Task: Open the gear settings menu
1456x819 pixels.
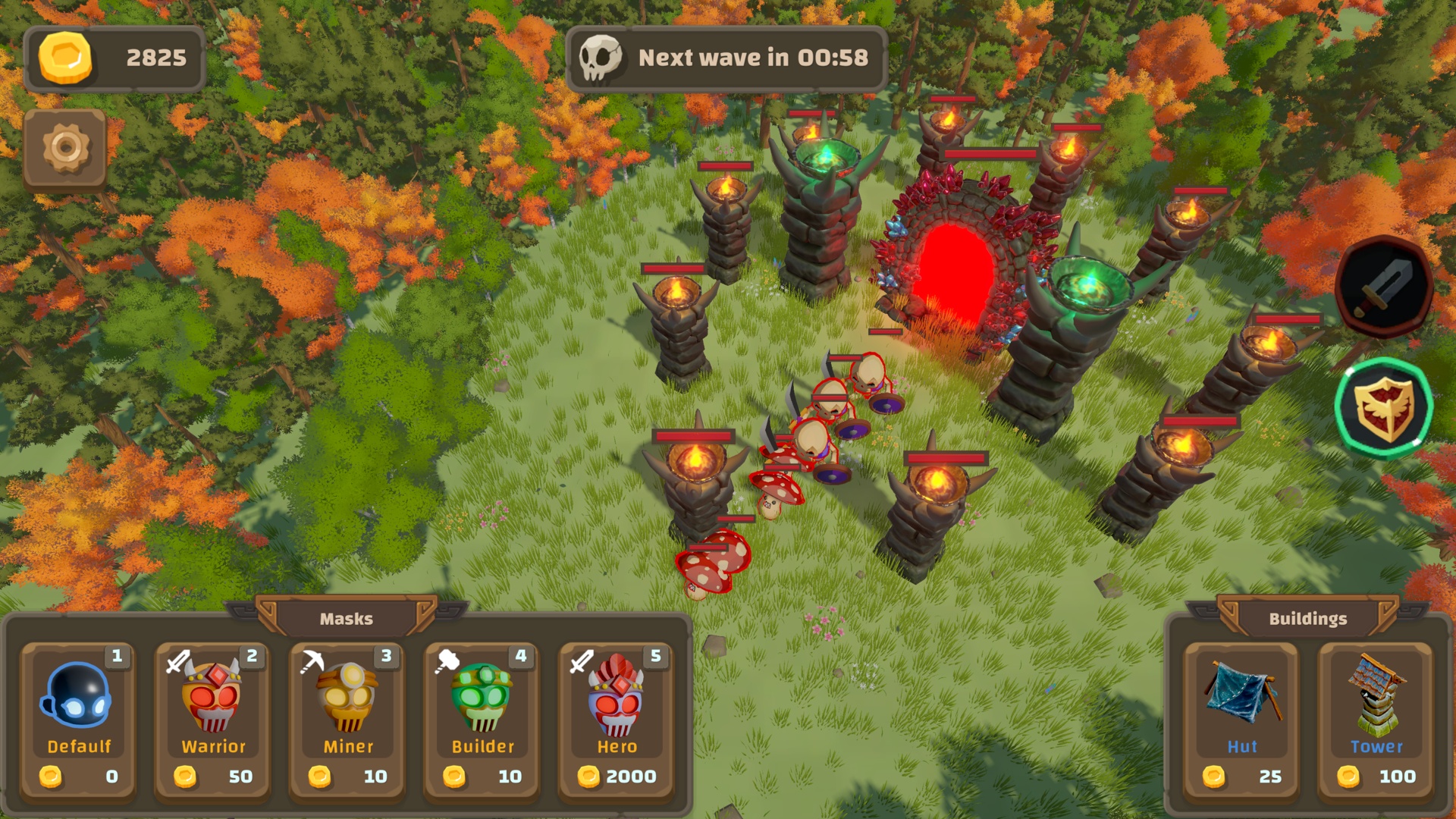Action: (65, 148)
